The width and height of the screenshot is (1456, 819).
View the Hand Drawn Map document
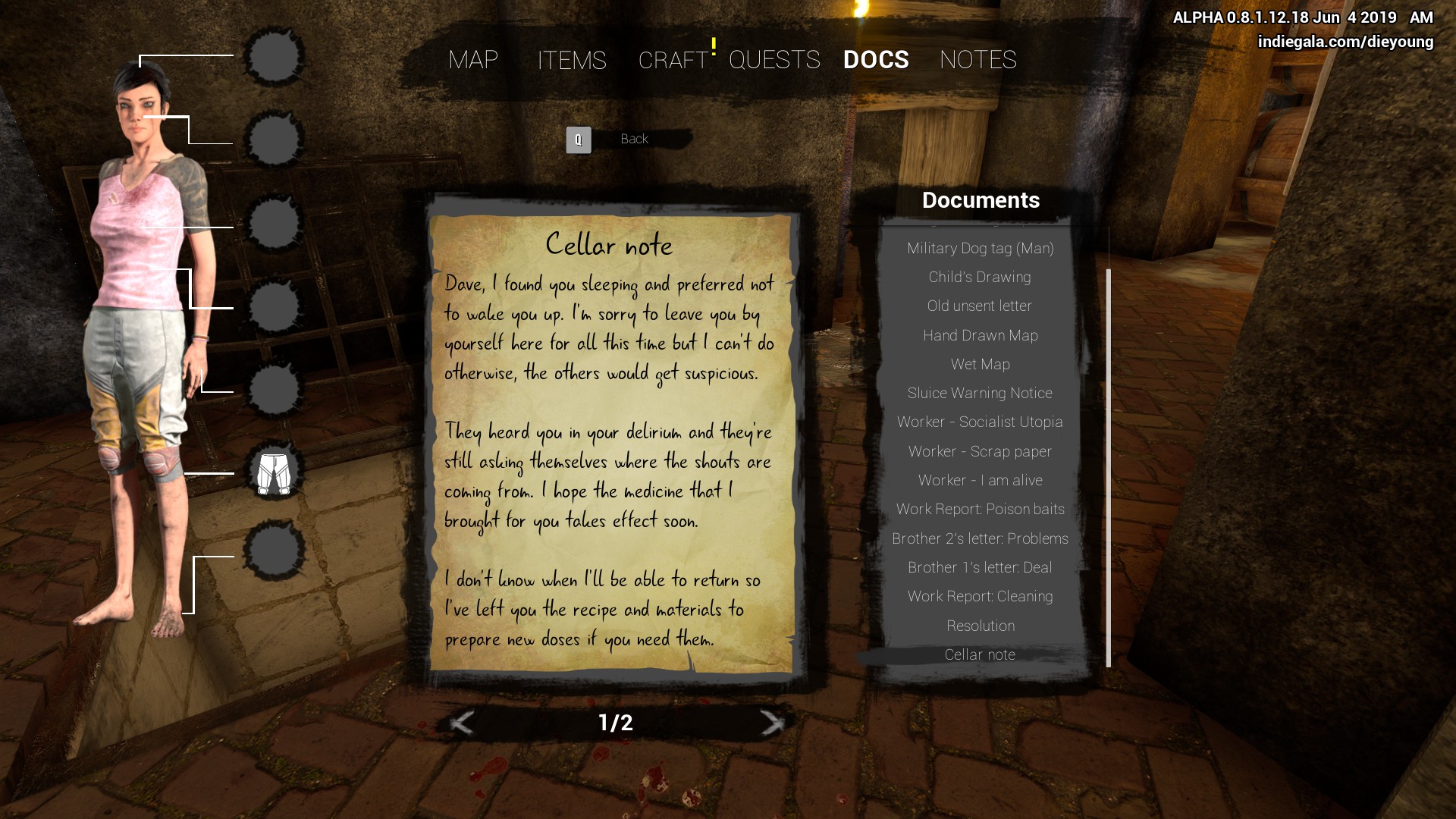click(x=980, y=335)
